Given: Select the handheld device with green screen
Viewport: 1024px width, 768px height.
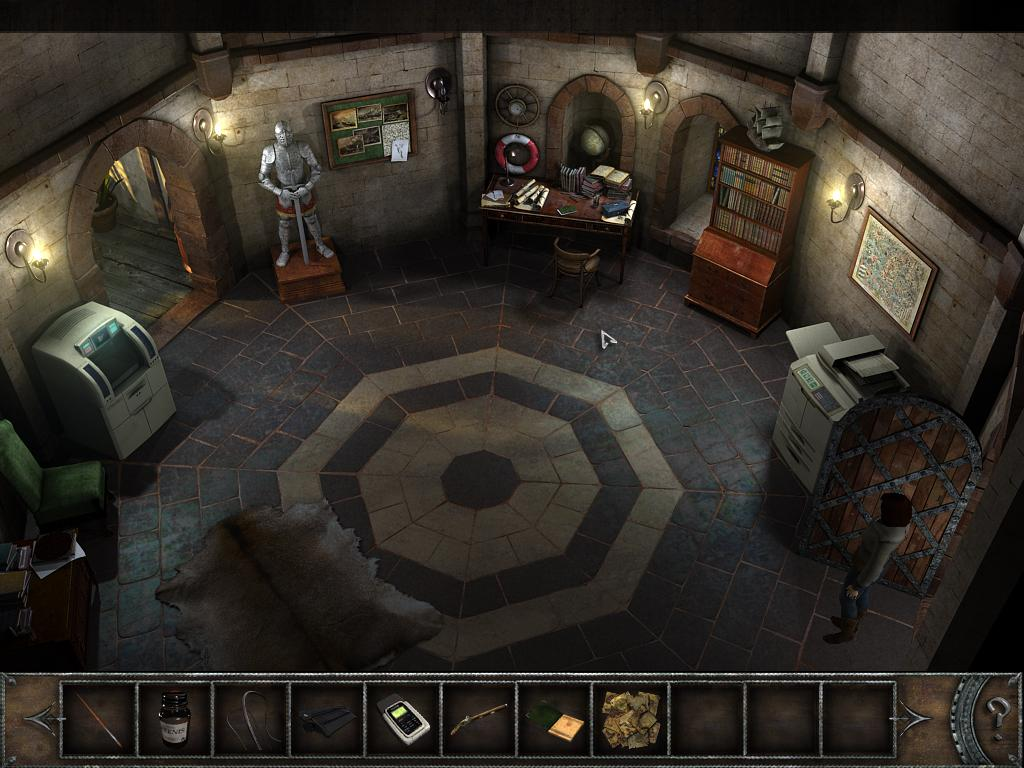Looking at the screenshot, I should pos(403,719).
